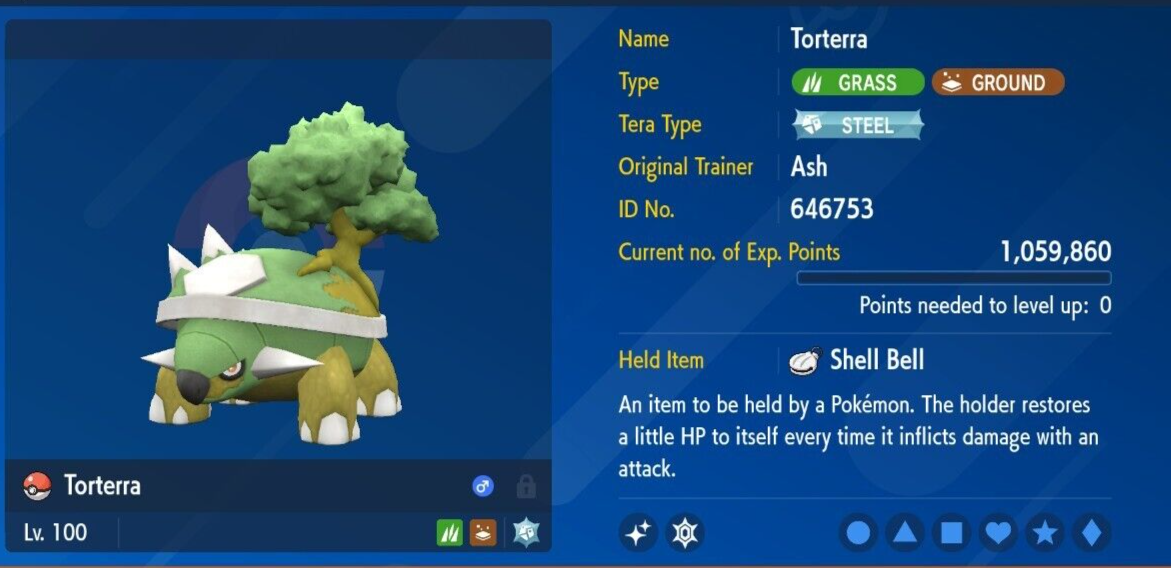Select the star marking icon
Screen dimensions: 1171x568
click(x=1045, y=533)
